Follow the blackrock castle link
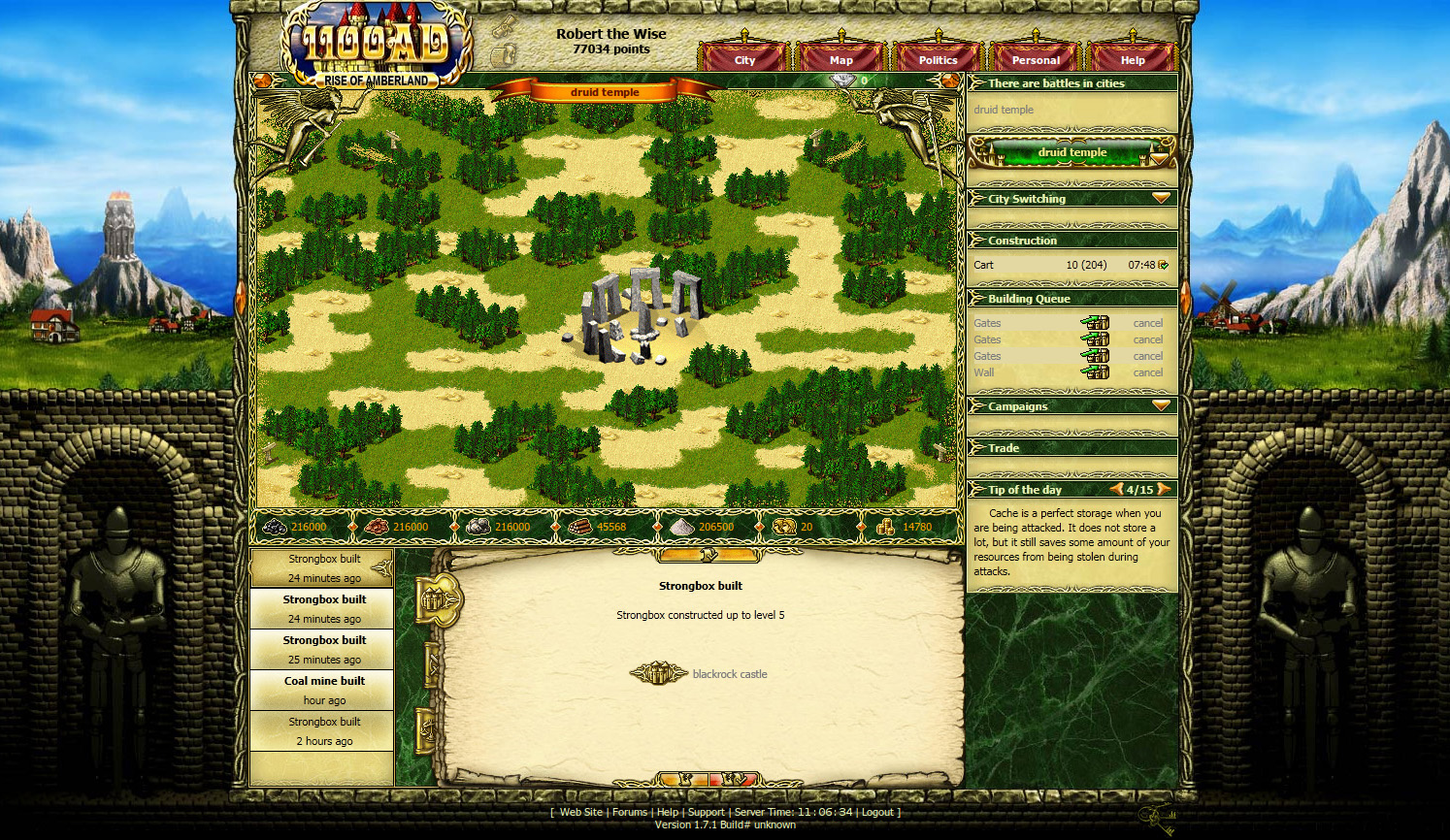Screen dimensions: 1450x840 pyautogui.click(x=729, y=674)
